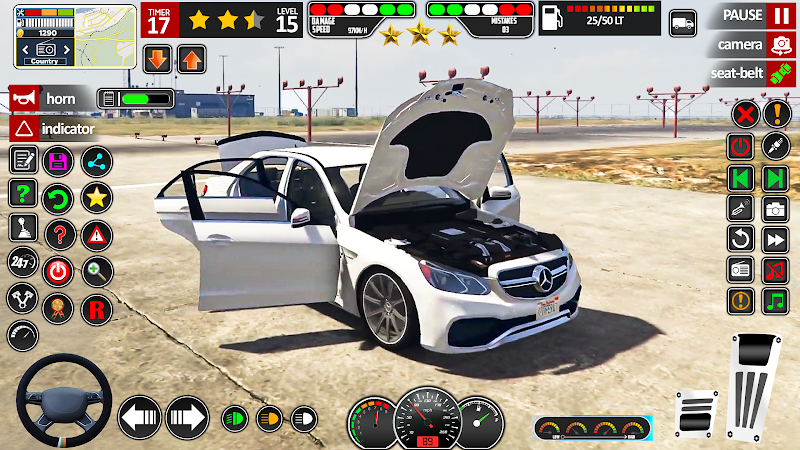The height and width of the screenshot is (450, 800).
Task: Tap the truck icon button
Action: tap(683, 22)
